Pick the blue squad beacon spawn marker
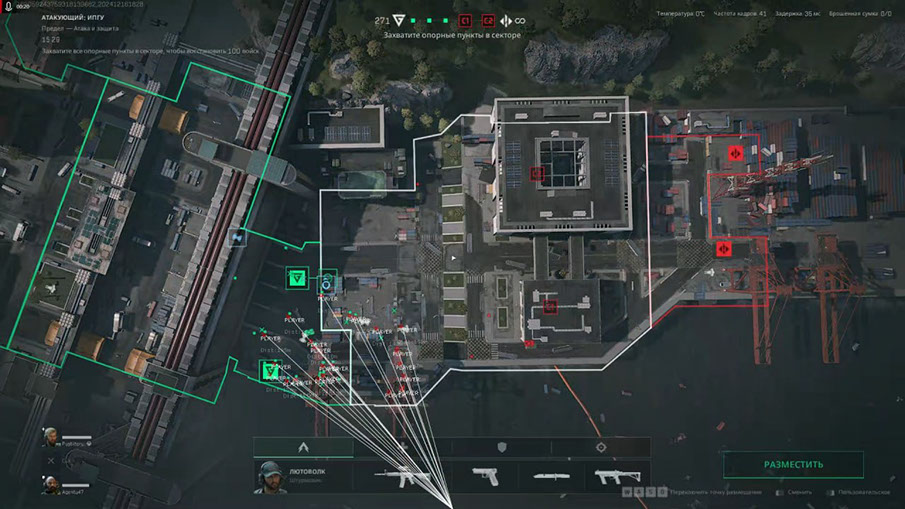The height and width of the screenshot is (509, 905). pyautogui.click(x=326, y=284)
